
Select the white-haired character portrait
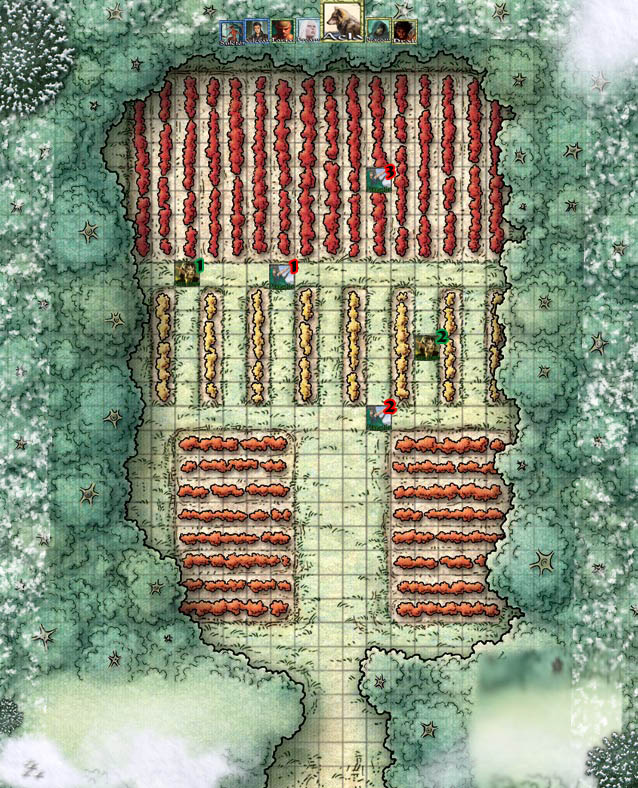[x=308, y=32]
